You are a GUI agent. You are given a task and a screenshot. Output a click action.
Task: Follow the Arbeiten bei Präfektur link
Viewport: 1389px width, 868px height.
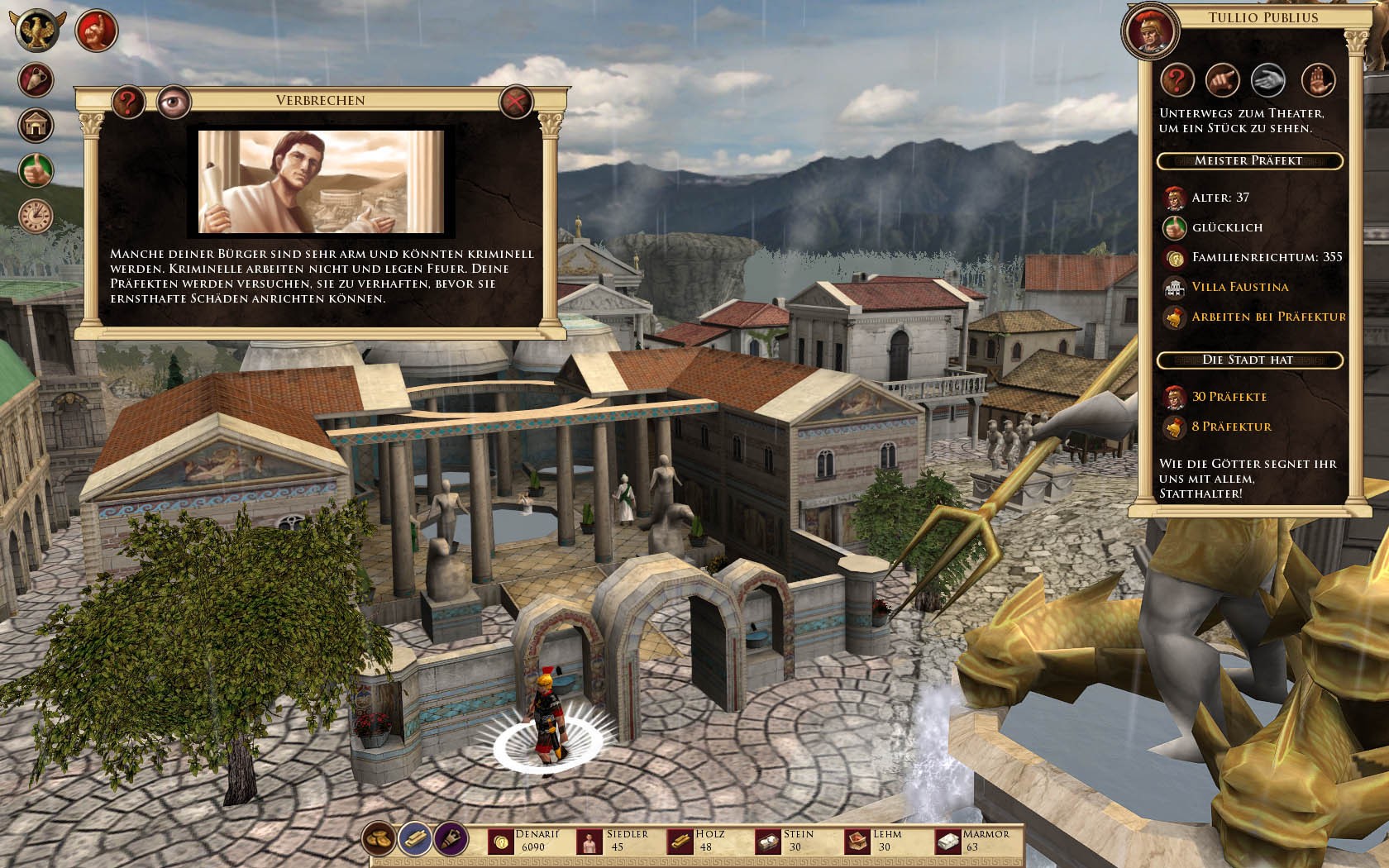pos(1268,317)
